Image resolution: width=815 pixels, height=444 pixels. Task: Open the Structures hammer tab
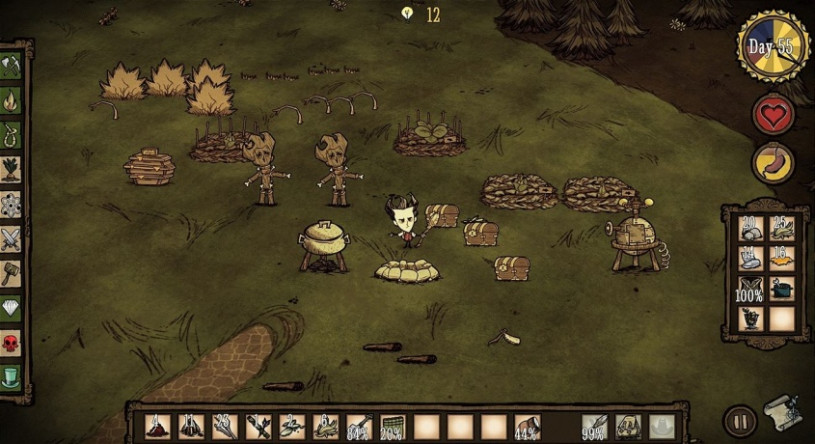[x=11, y=273]
